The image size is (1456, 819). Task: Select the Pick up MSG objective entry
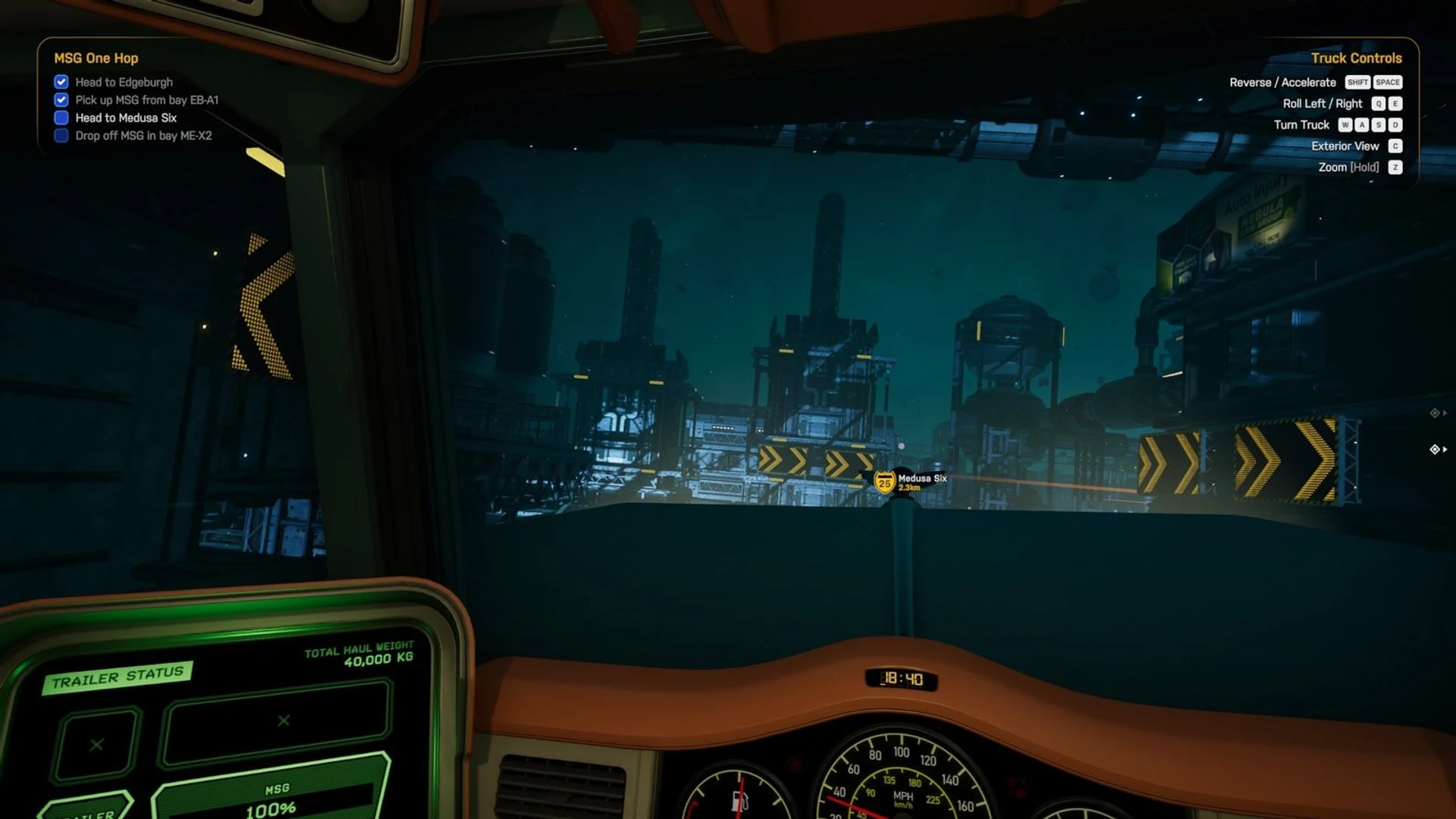[146, 100]
